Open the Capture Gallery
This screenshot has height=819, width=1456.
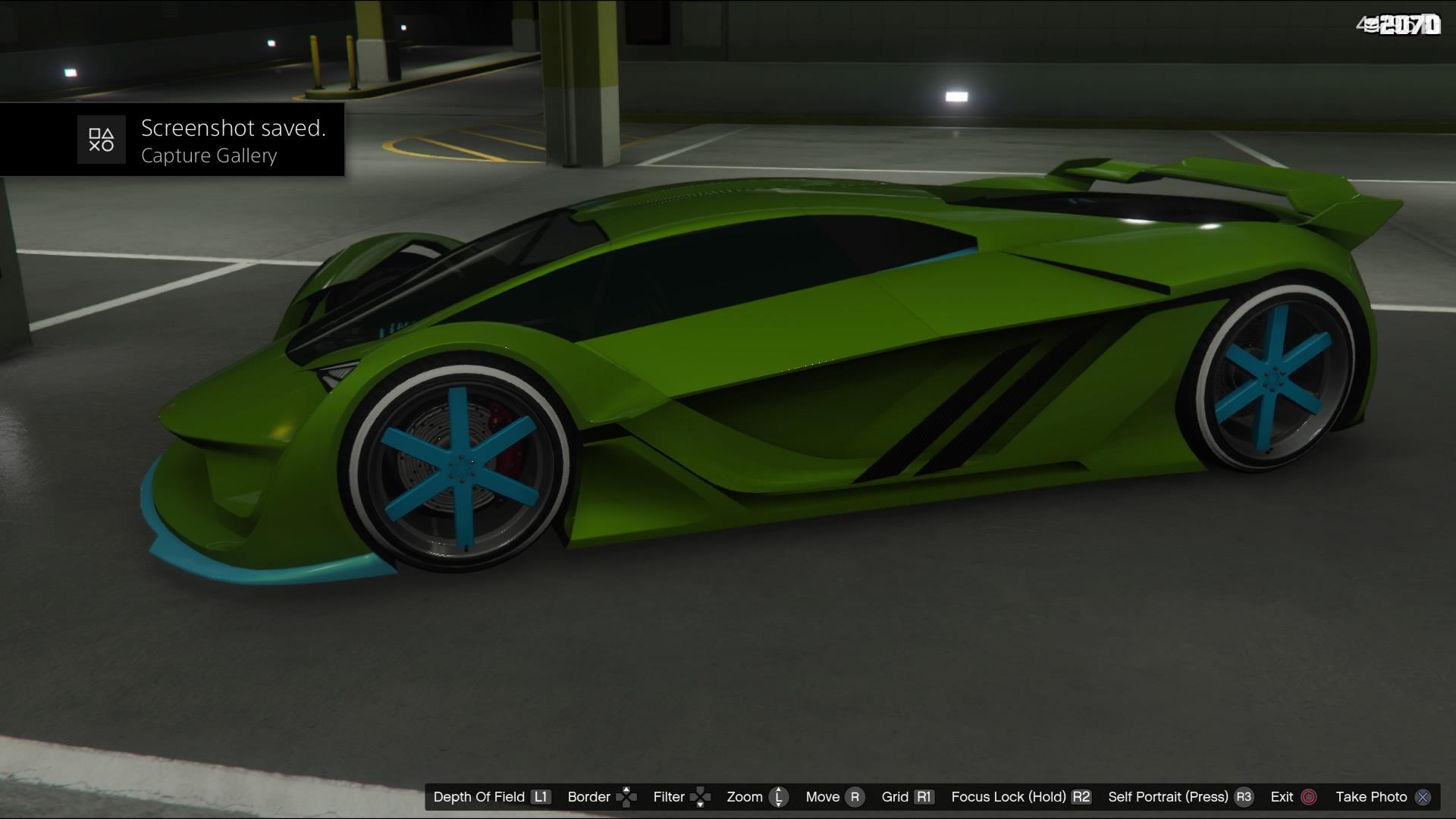point(209,156)
